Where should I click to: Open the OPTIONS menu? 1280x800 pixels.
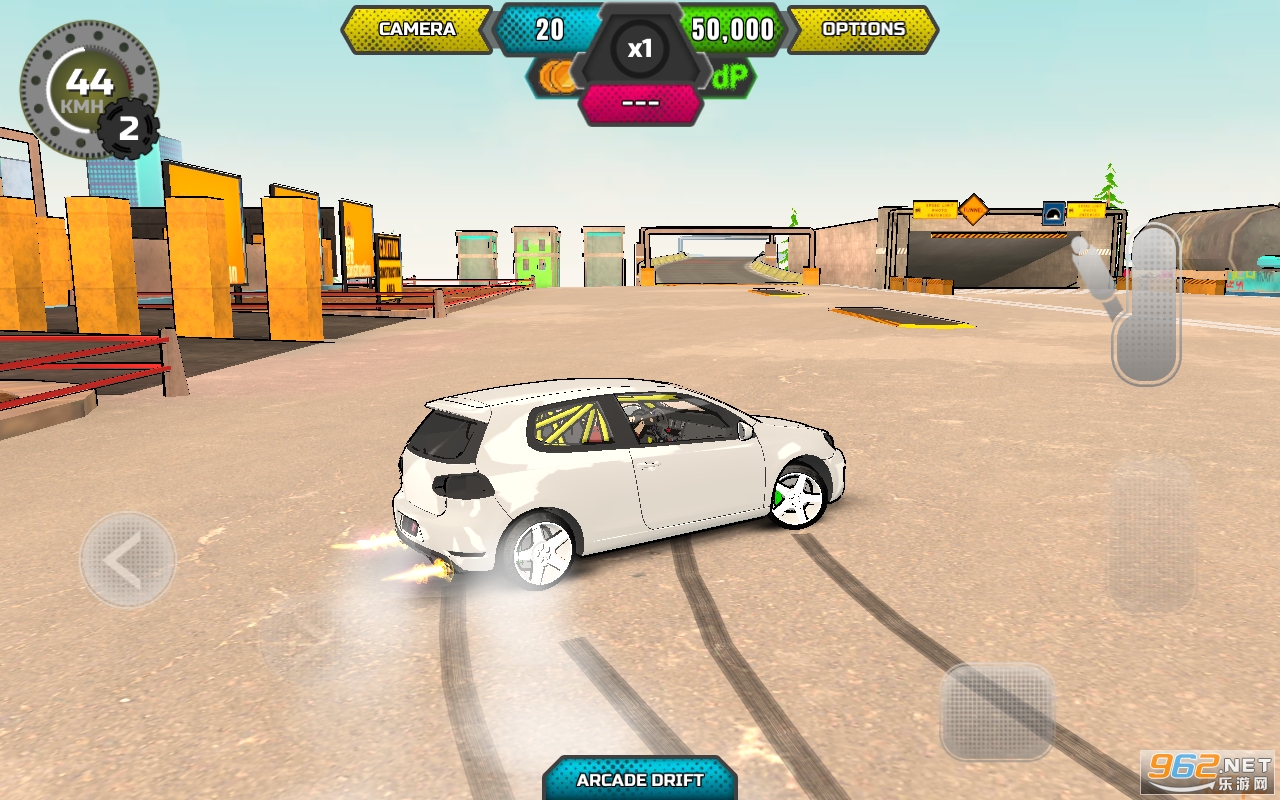point(862,29)
